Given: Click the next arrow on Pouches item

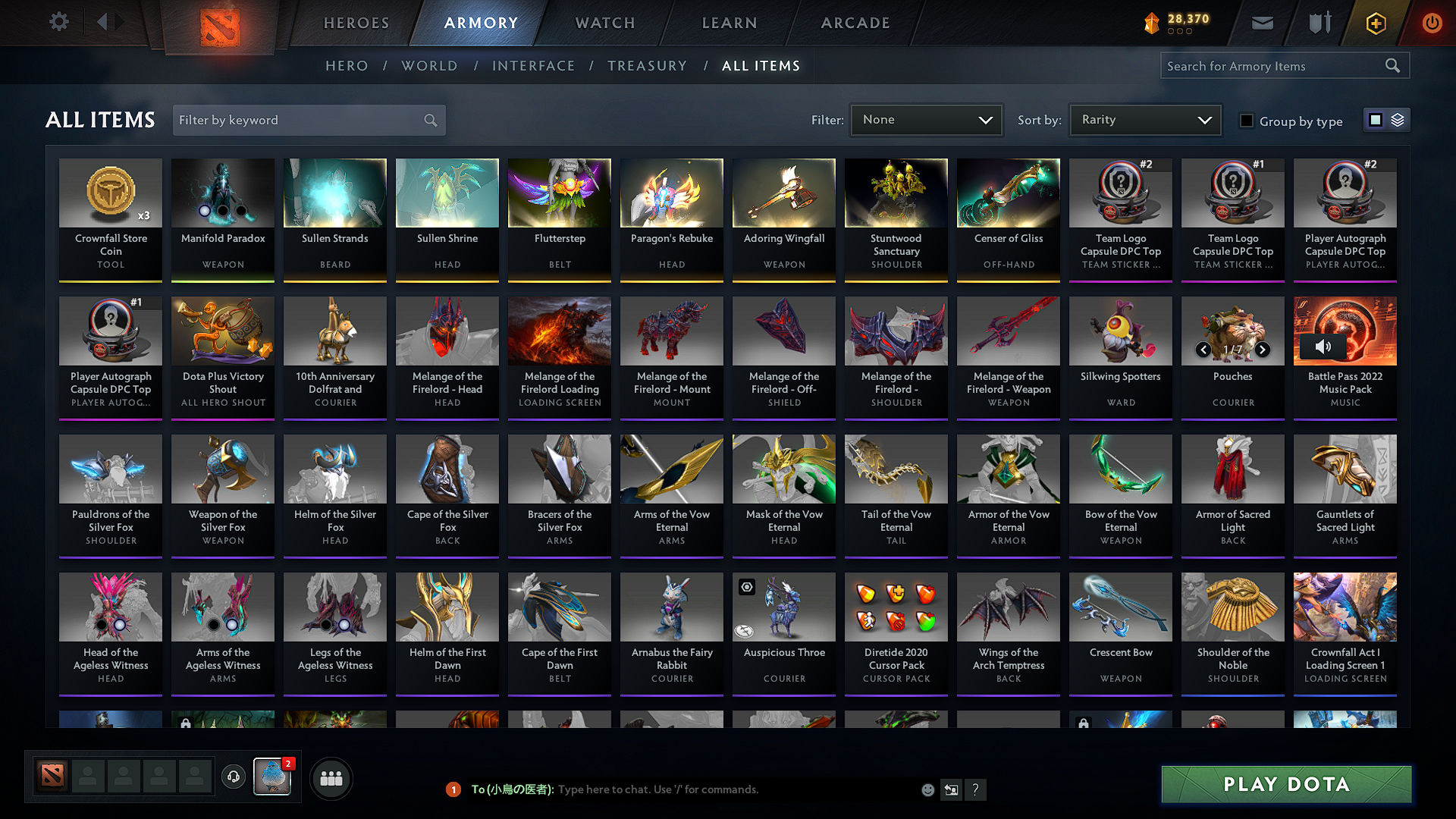Looking at the screenshot, I should [x=1262, y=350].
